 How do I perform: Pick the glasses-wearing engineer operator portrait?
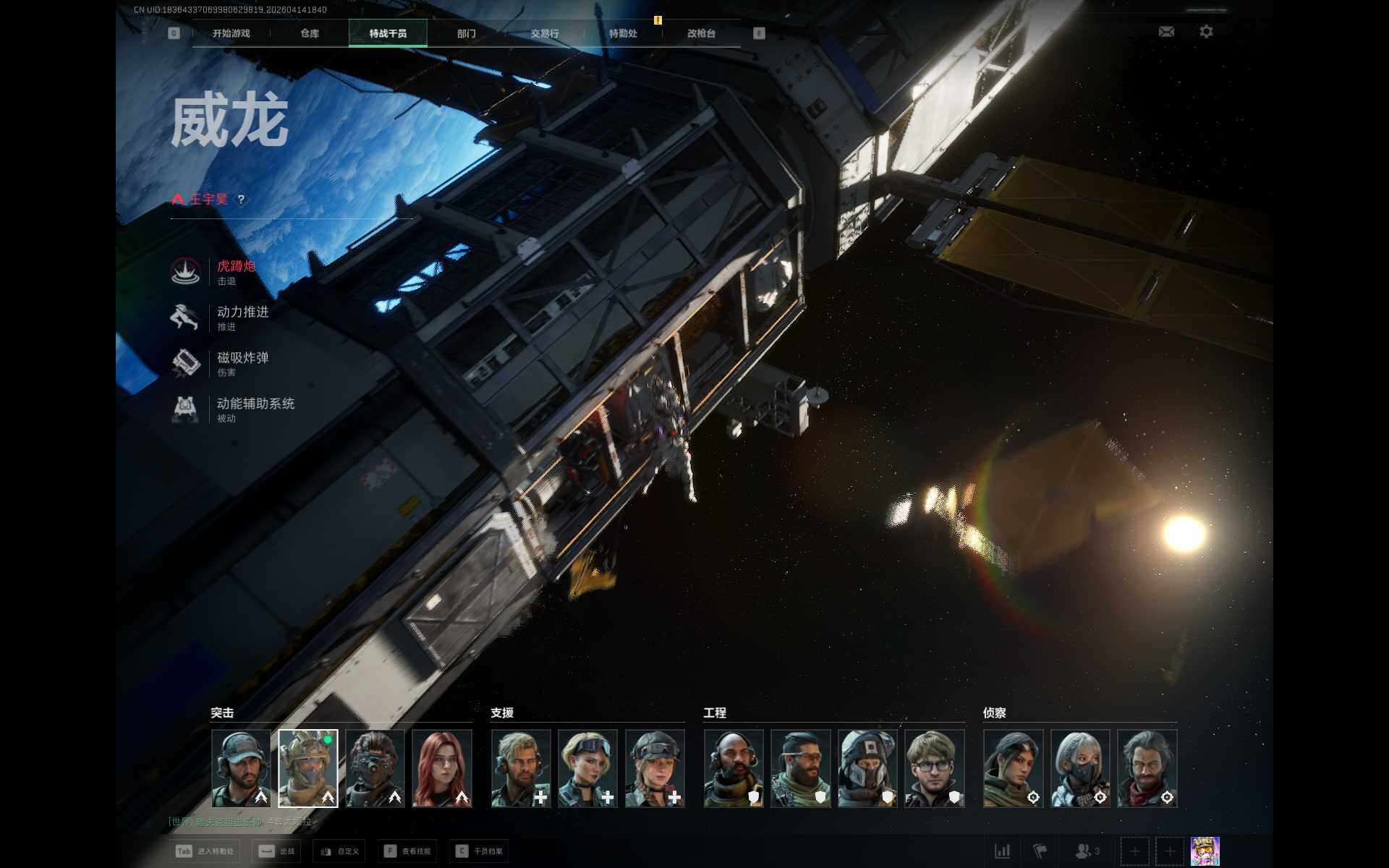pyautogui.click(x=934, y=767)
